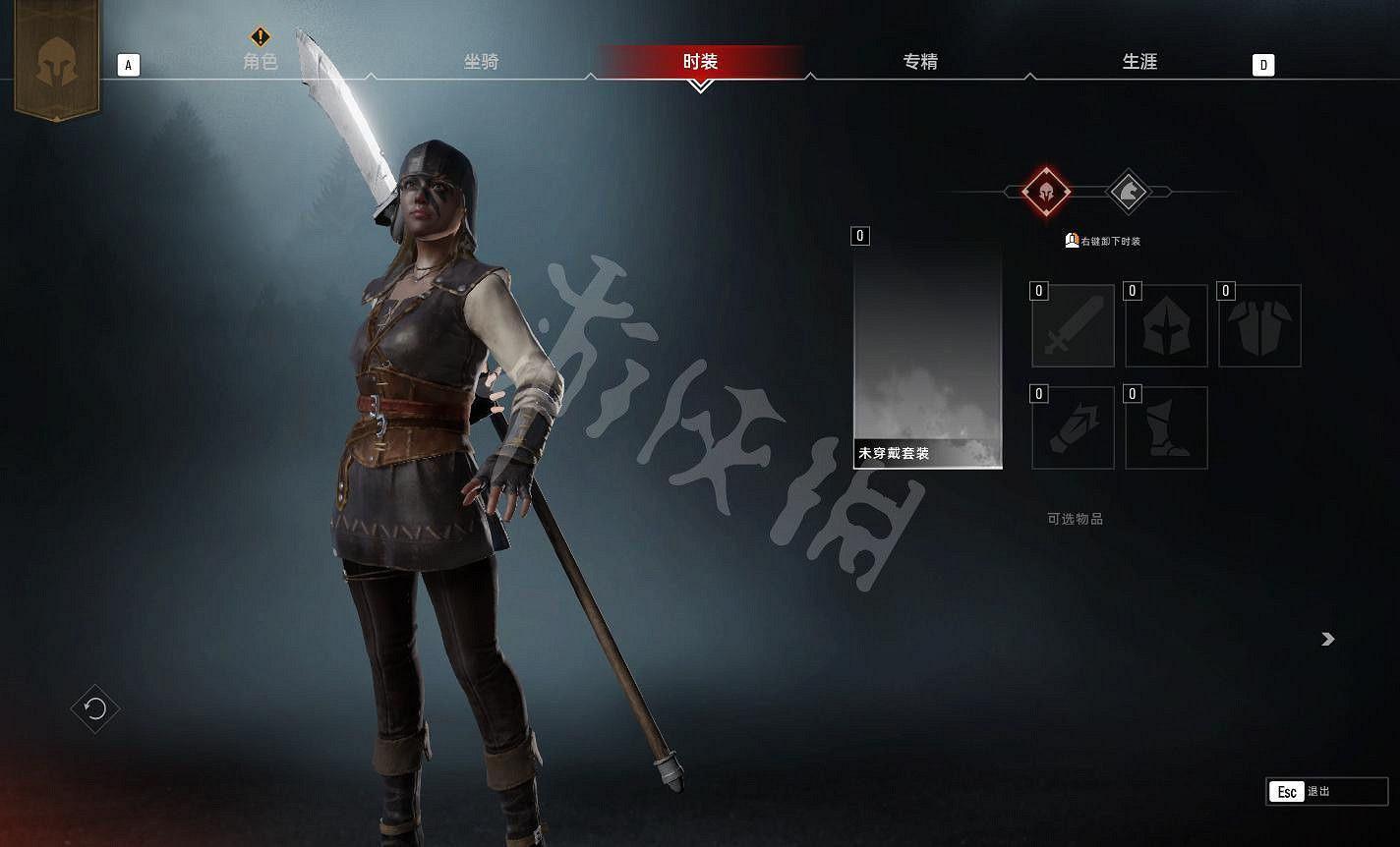This screenshot has width=1400, height=847.
Task: Select the boots cosmetic slot
Action: pyautogui.click(x=1166, y=428)
